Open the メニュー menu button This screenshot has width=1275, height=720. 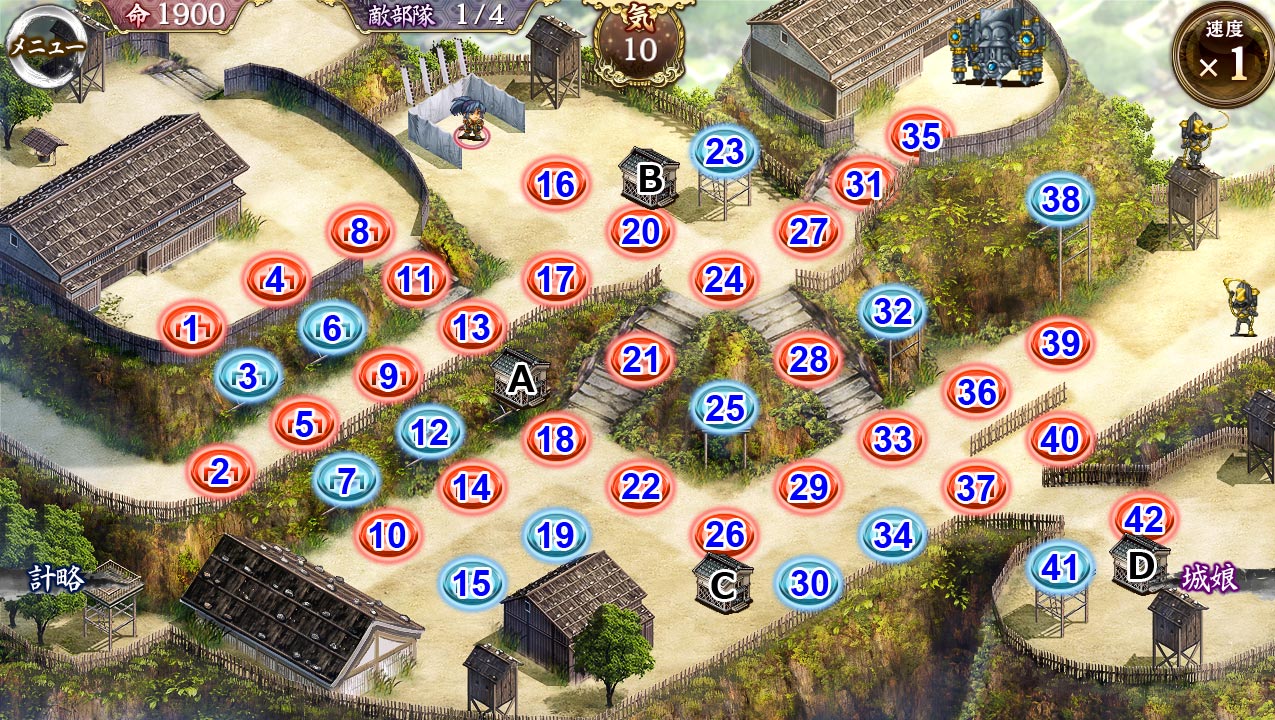pyautogui.click(x=45, y=45)
